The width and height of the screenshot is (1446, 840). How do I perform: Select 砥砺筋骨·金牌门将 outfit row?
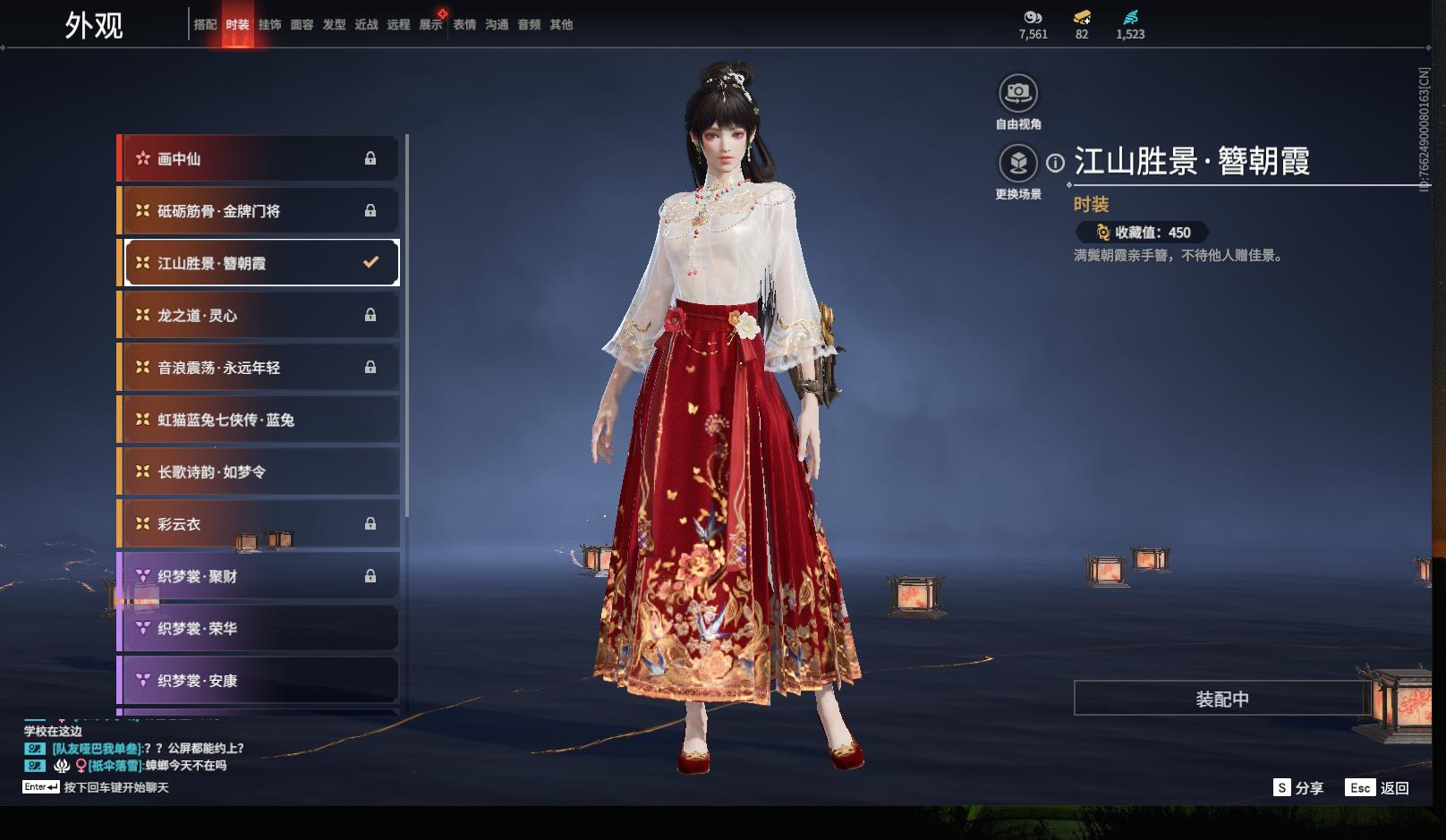[259, 211]
